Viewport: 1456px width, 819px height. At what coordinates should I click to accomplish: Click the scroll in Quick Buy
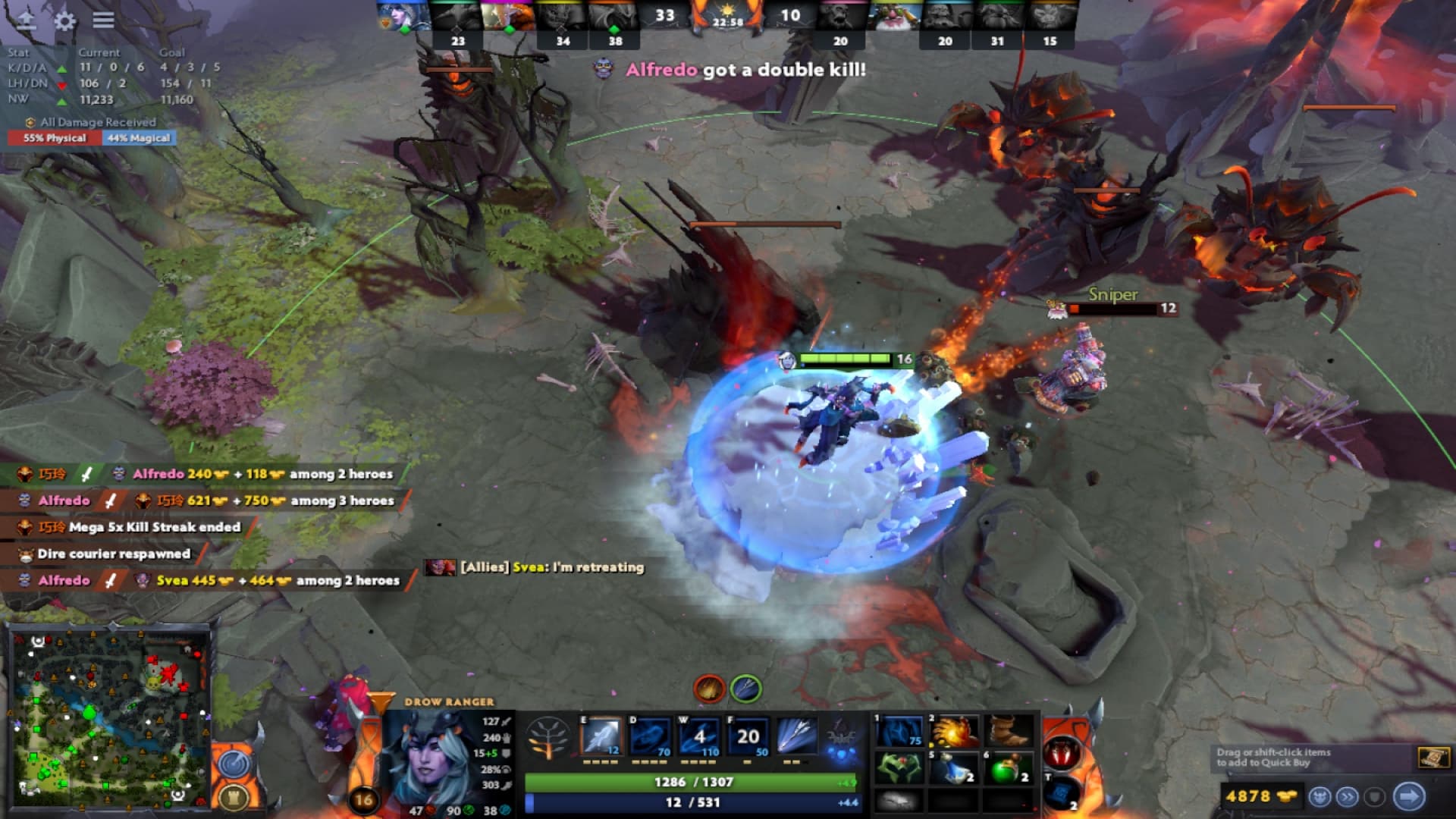pyautogui.click(x=1432, y=757)
